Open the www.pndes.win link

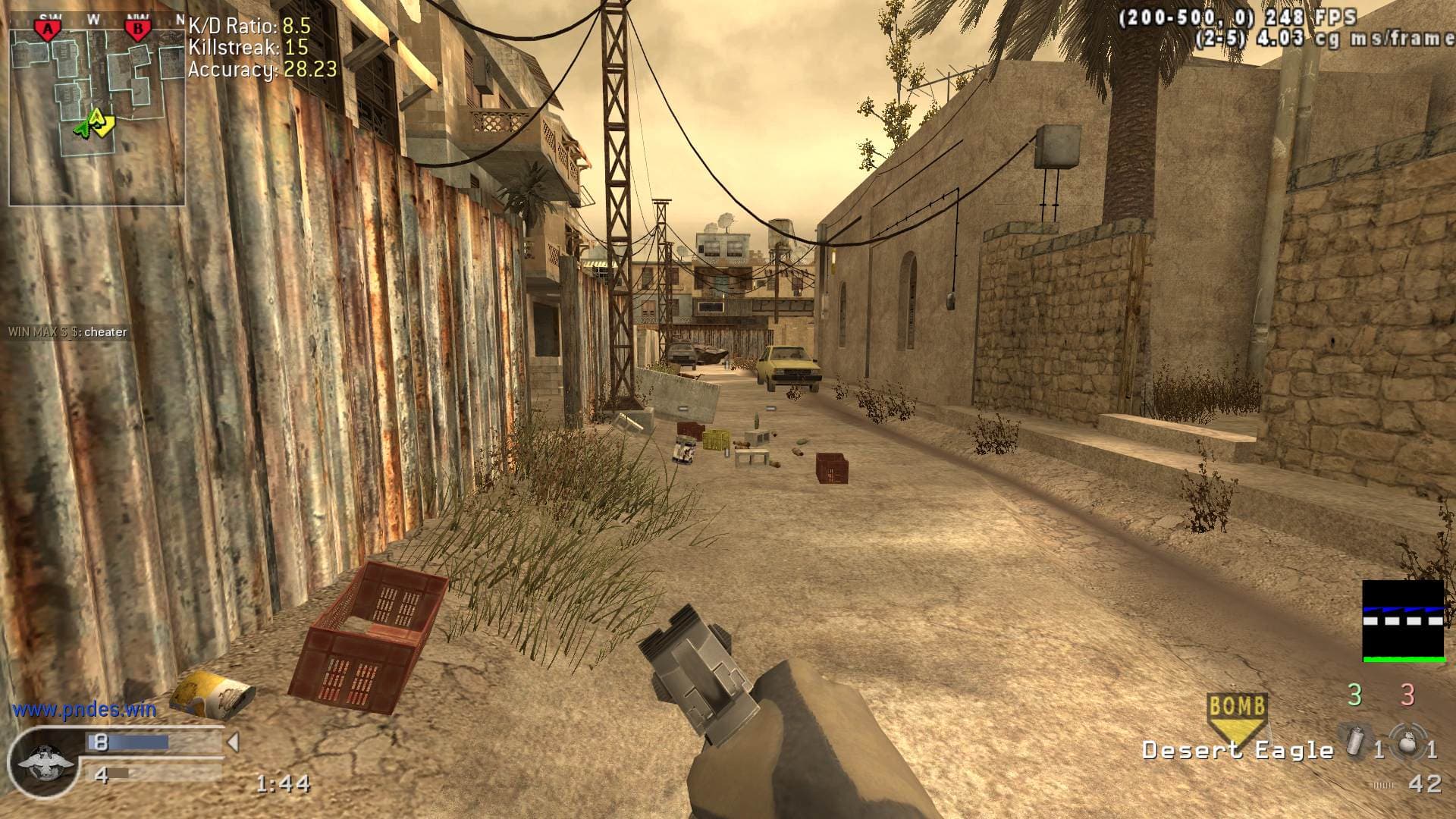[x=84, y=710]
